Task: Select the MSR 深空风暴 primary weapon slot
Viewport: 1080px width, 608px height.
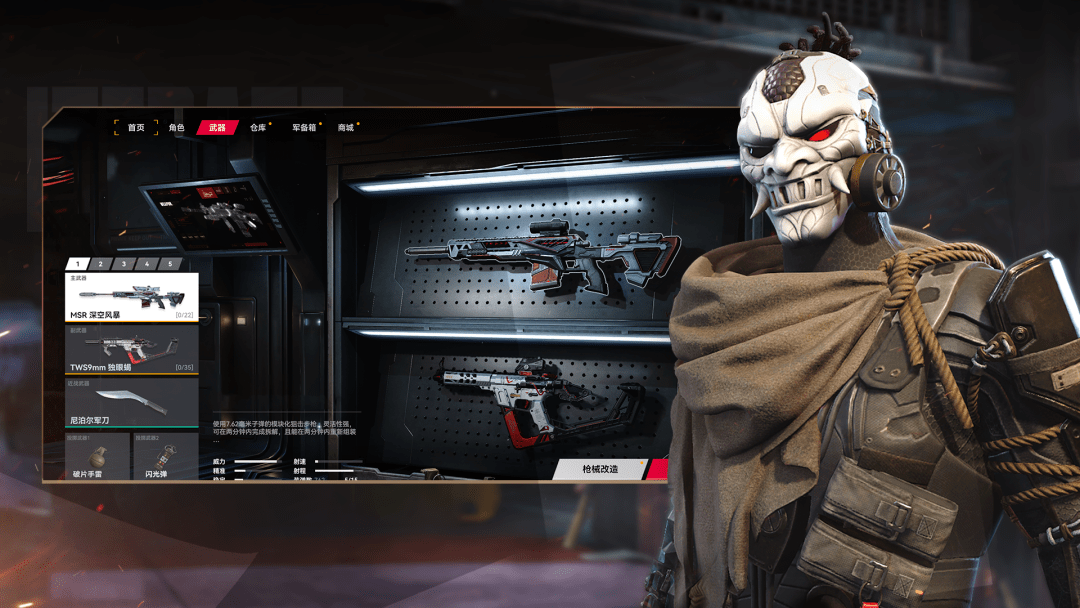Action: click(132, 297)
